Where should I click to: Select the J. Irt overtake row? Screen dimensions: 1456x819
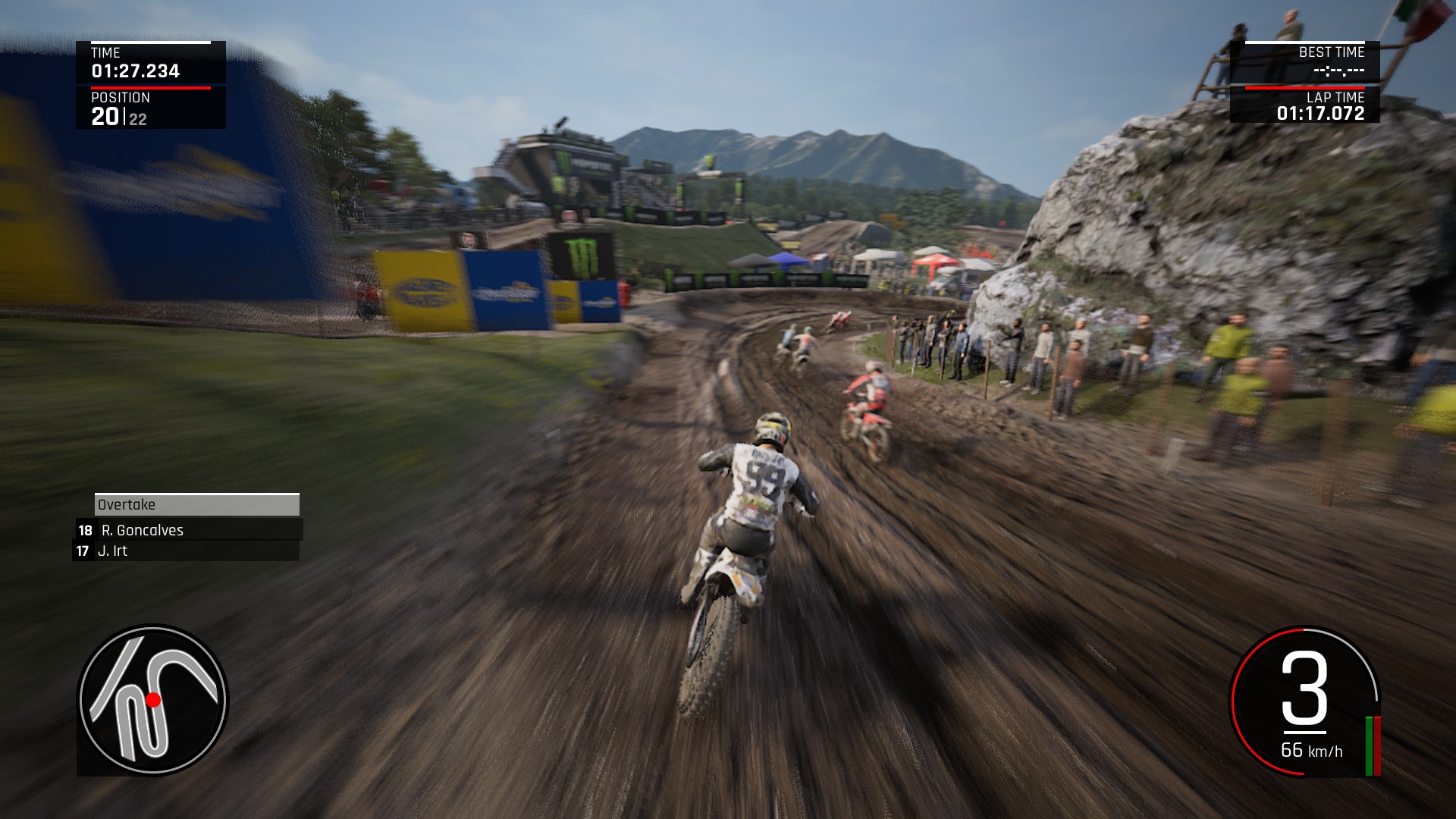tap(186, 551)
